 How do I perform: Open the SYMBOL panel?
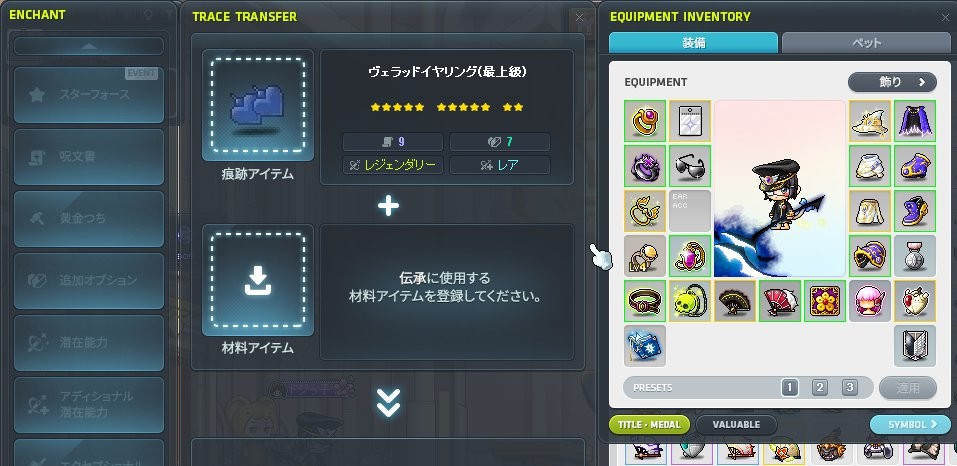(x=910, y=424)
